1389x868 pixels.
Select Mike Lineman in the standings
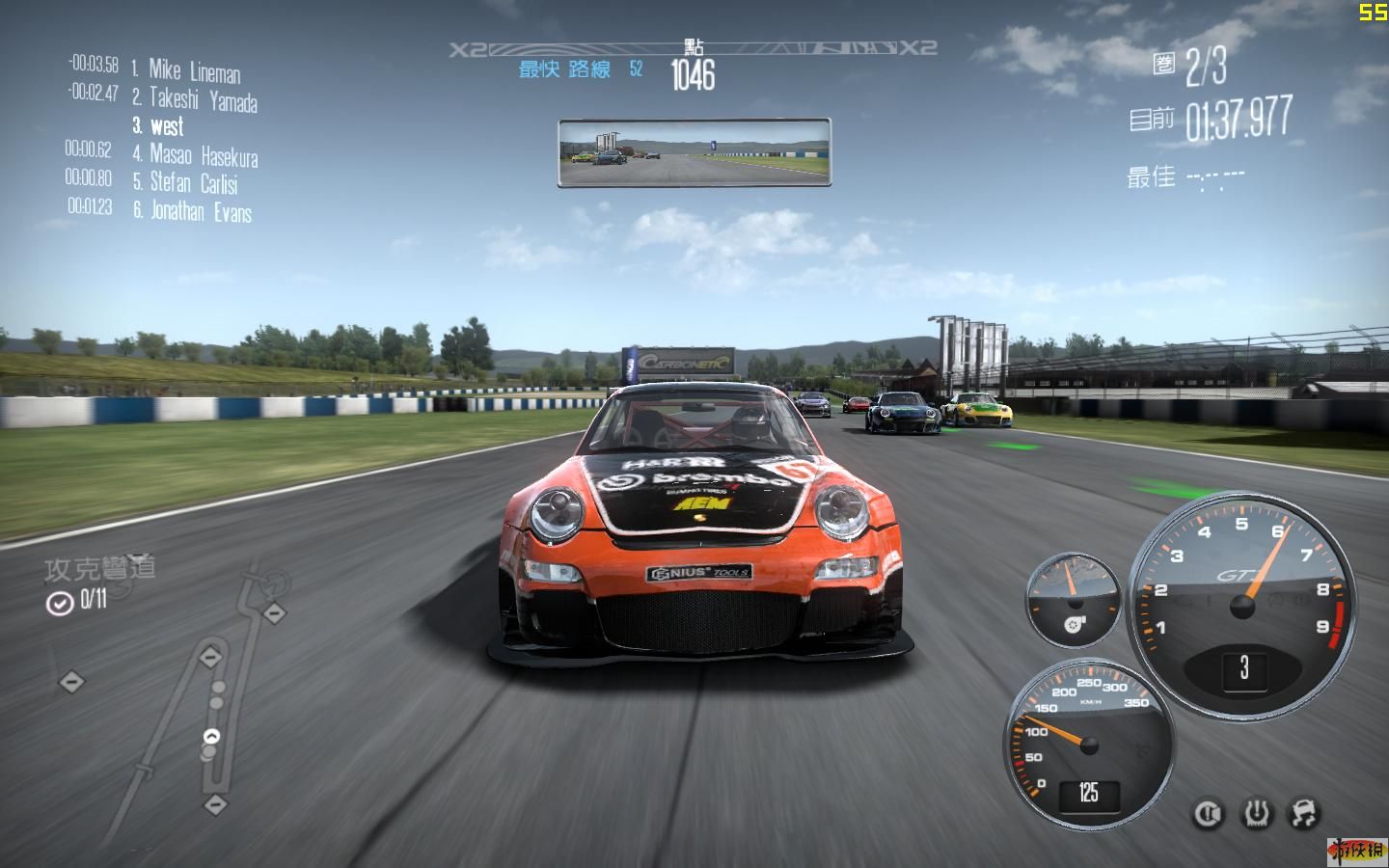click(194, 71)
